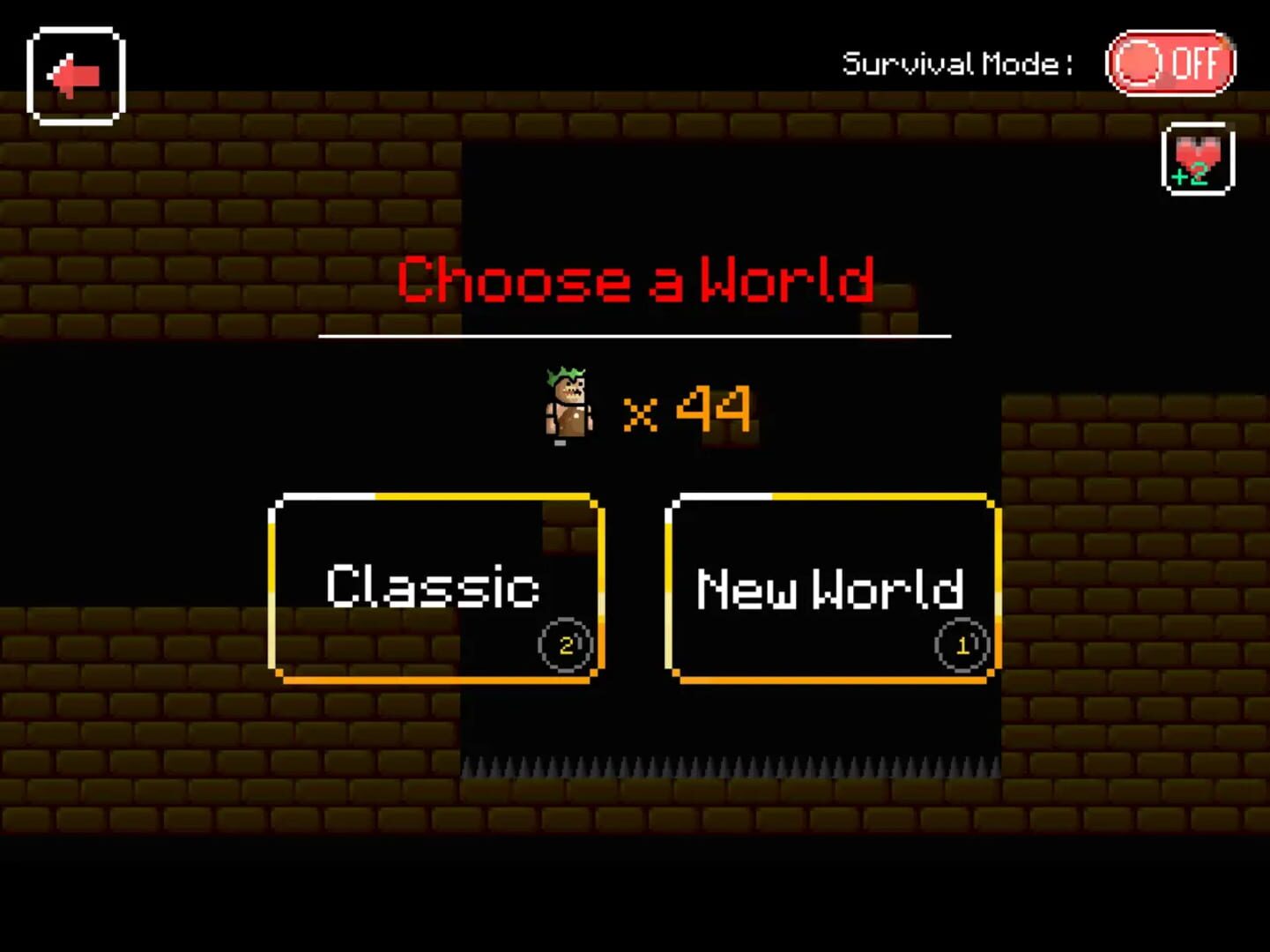The width and height of the screenshot is (1270, 952).
Task: Click the character icon next to the lives counter
Action: (567, 405)
